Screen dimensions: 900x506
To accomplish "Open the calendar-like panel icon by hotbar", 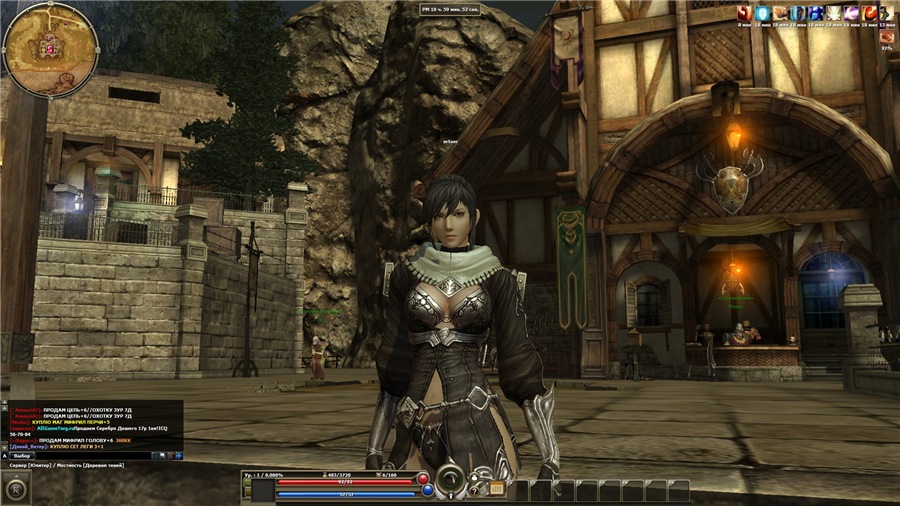I will [x=496, y=488].
